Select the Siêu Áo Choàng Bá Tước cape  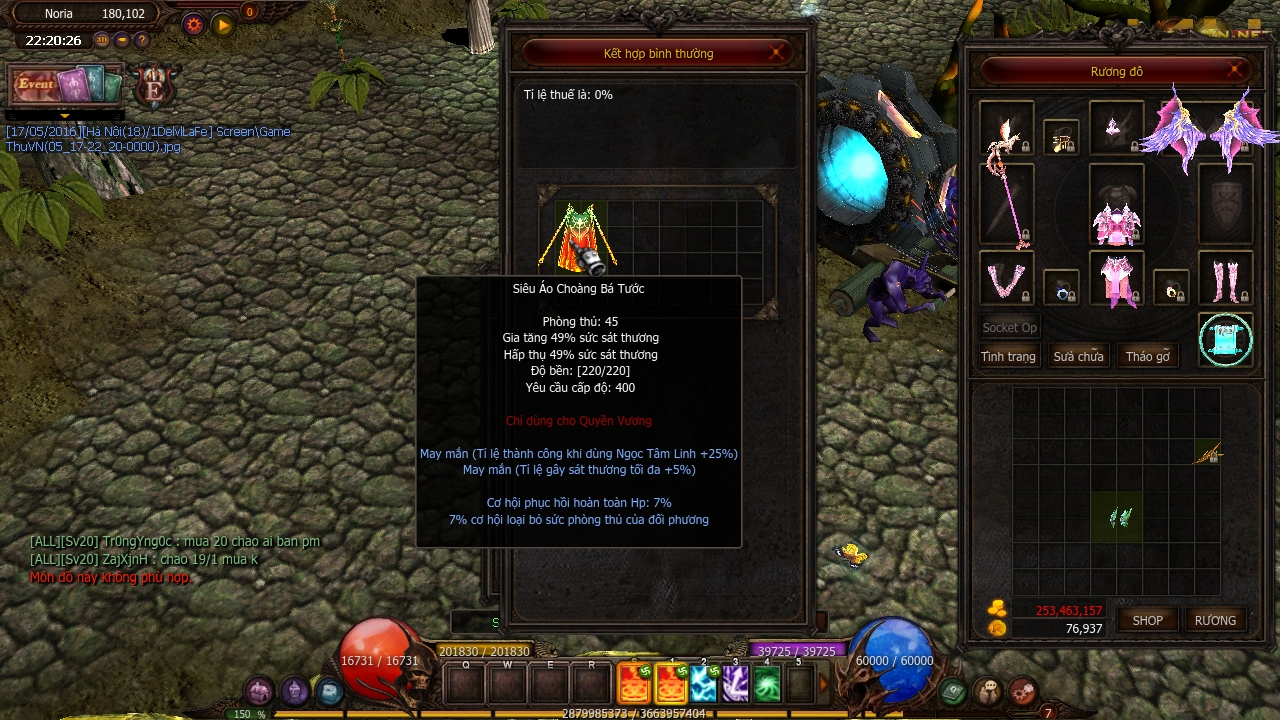577,237
